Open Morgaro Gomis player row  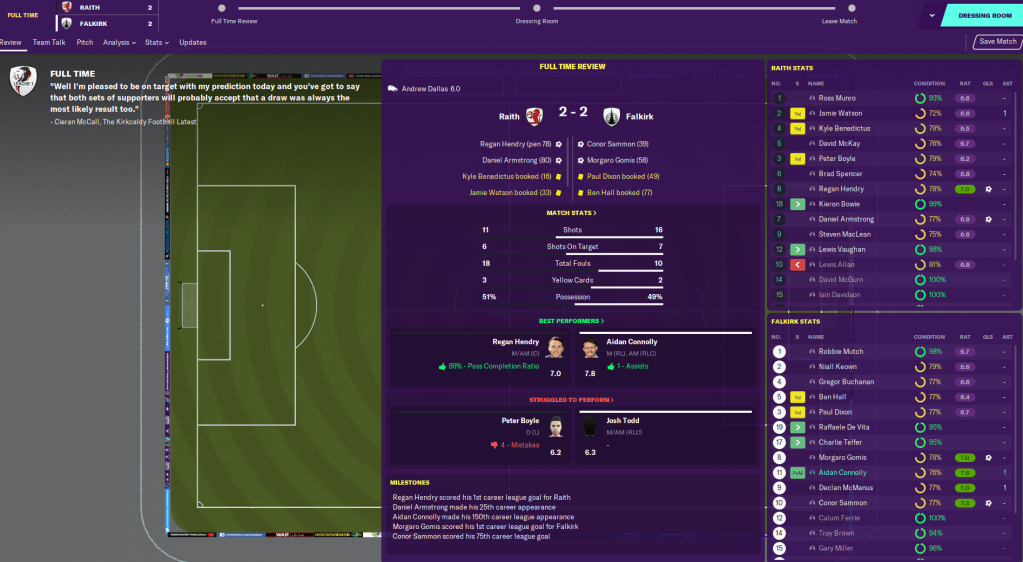click(x=840, y=458)
